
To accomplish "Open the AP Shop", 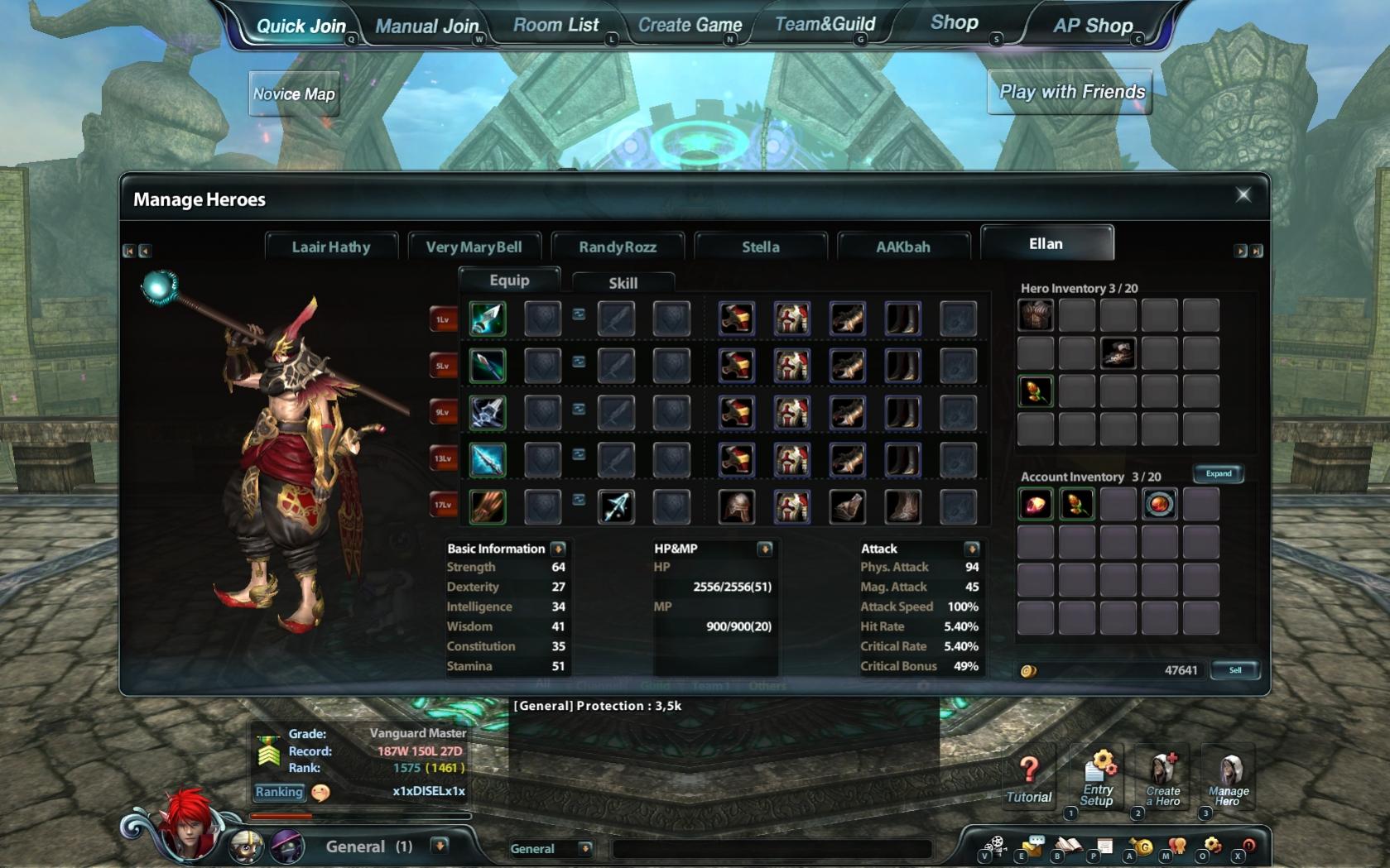I will (1092, 26).
